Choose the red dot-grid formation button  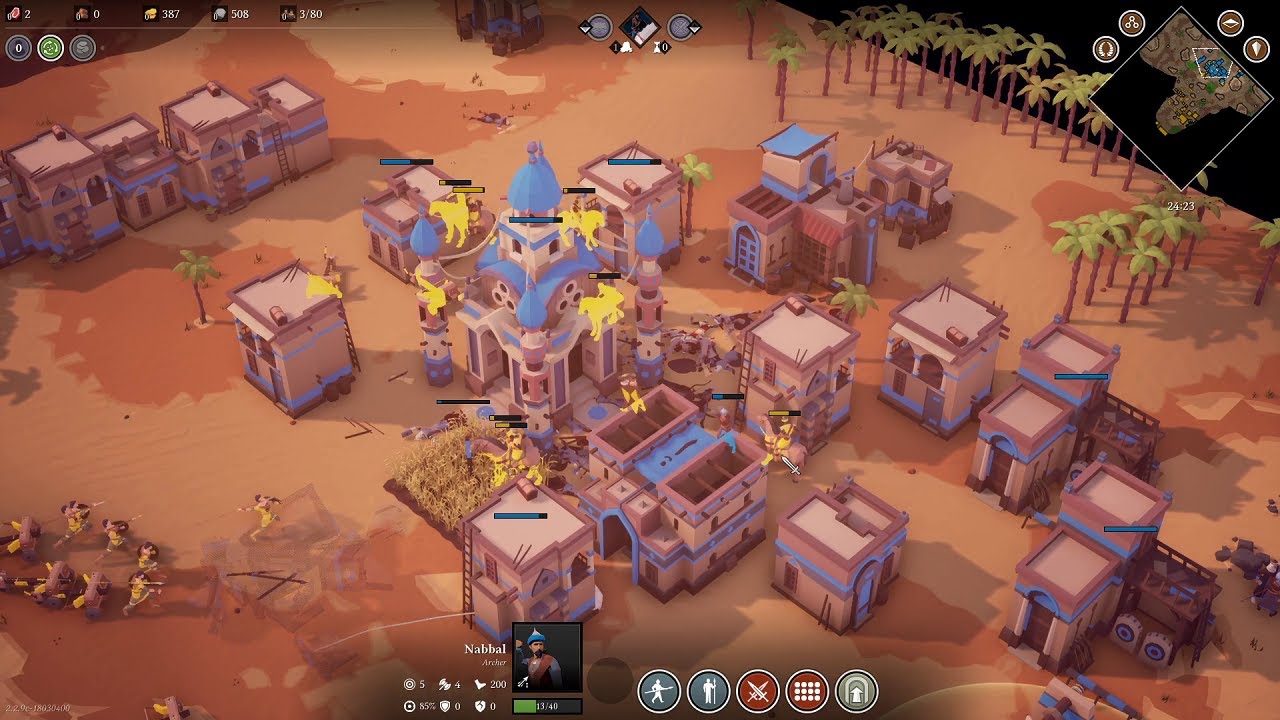tap(808, 691)
